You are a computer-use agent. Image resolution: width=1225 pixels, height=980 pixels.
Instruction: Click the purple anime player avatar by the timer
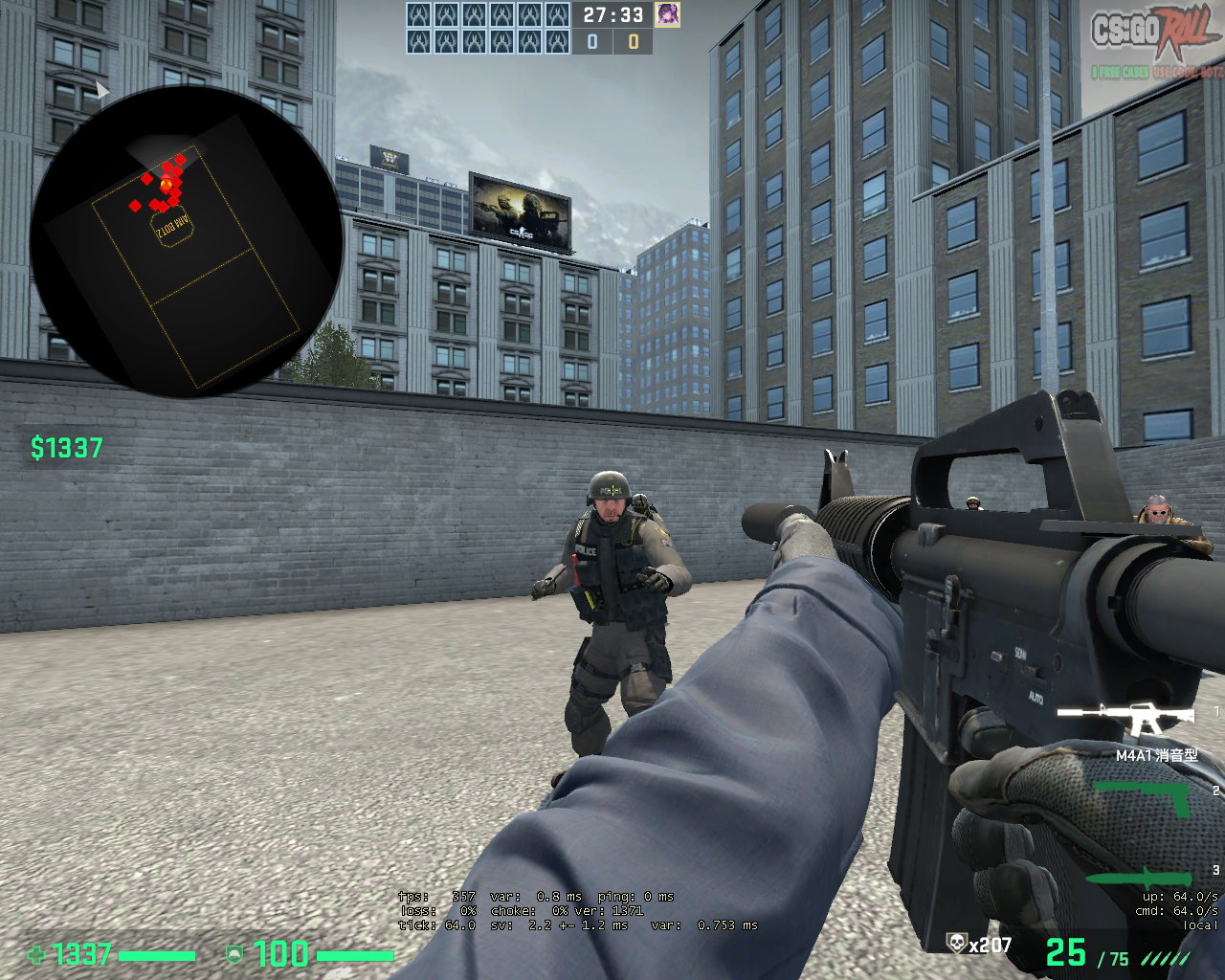pyautogui.click(x=668, y=12)
